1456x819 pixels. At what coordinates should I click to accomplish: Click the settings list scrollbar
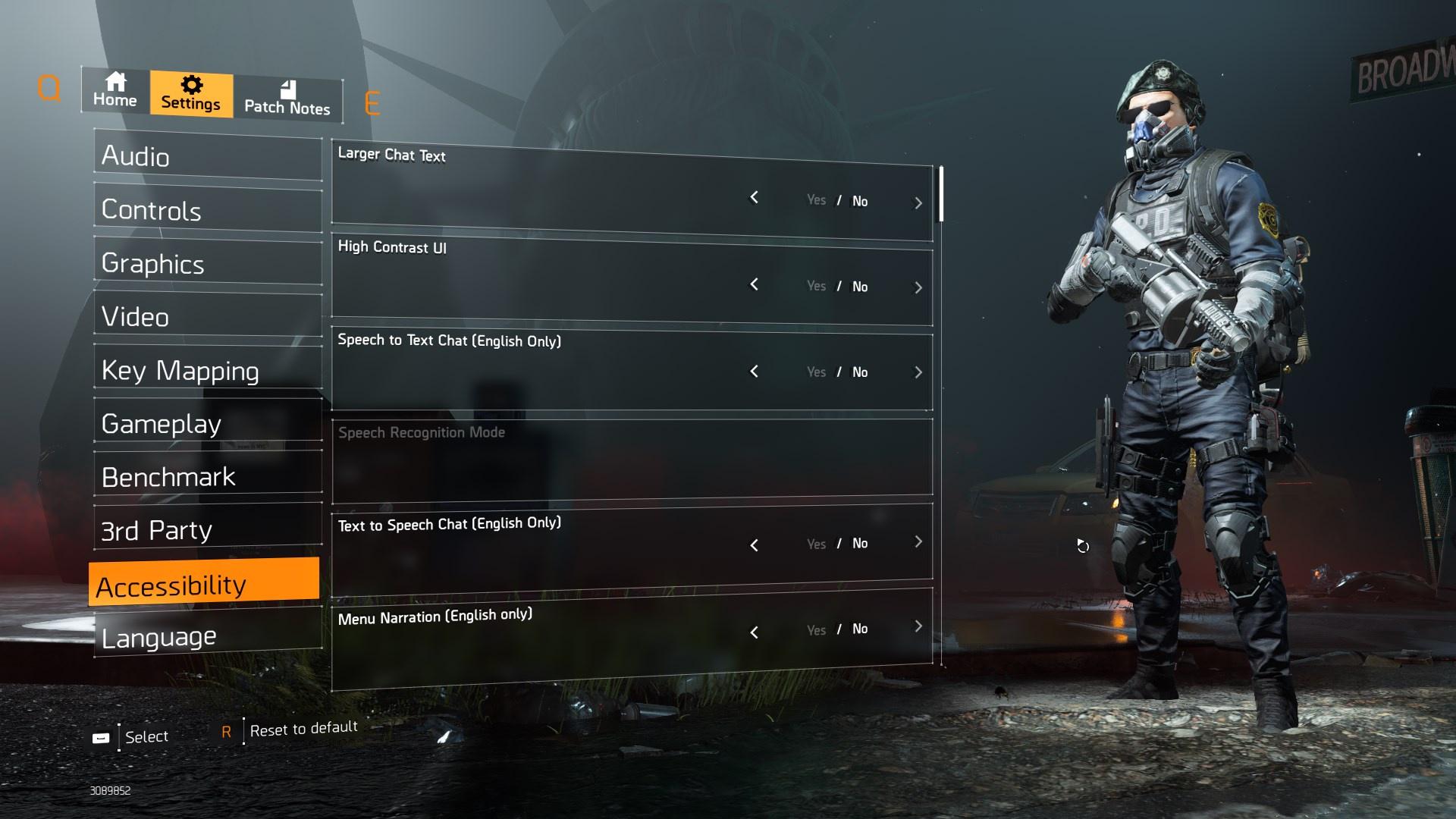click(x=942, y=194)
